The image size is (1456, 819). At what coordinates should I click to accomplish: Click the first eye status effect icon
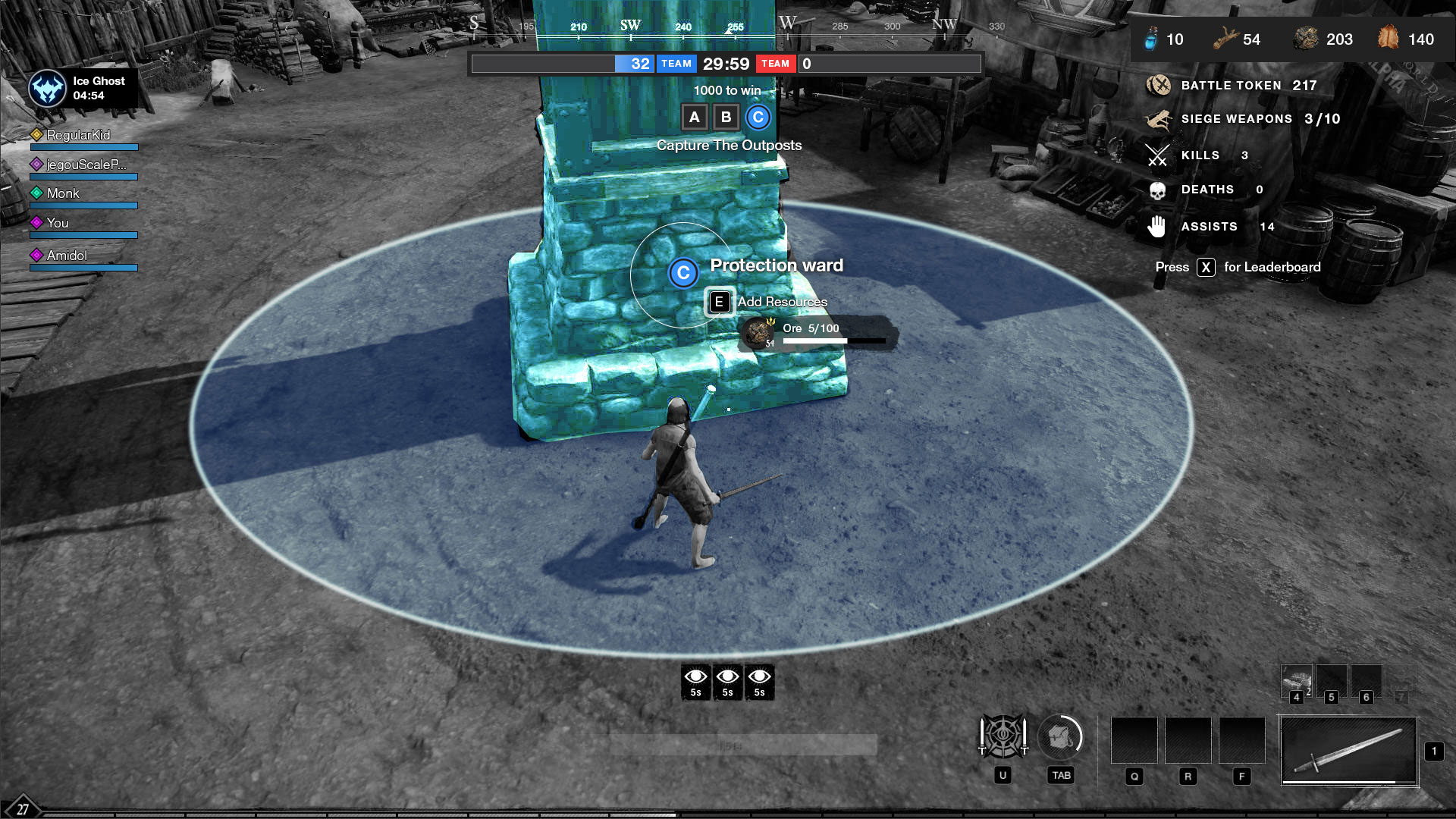(695, 681)
